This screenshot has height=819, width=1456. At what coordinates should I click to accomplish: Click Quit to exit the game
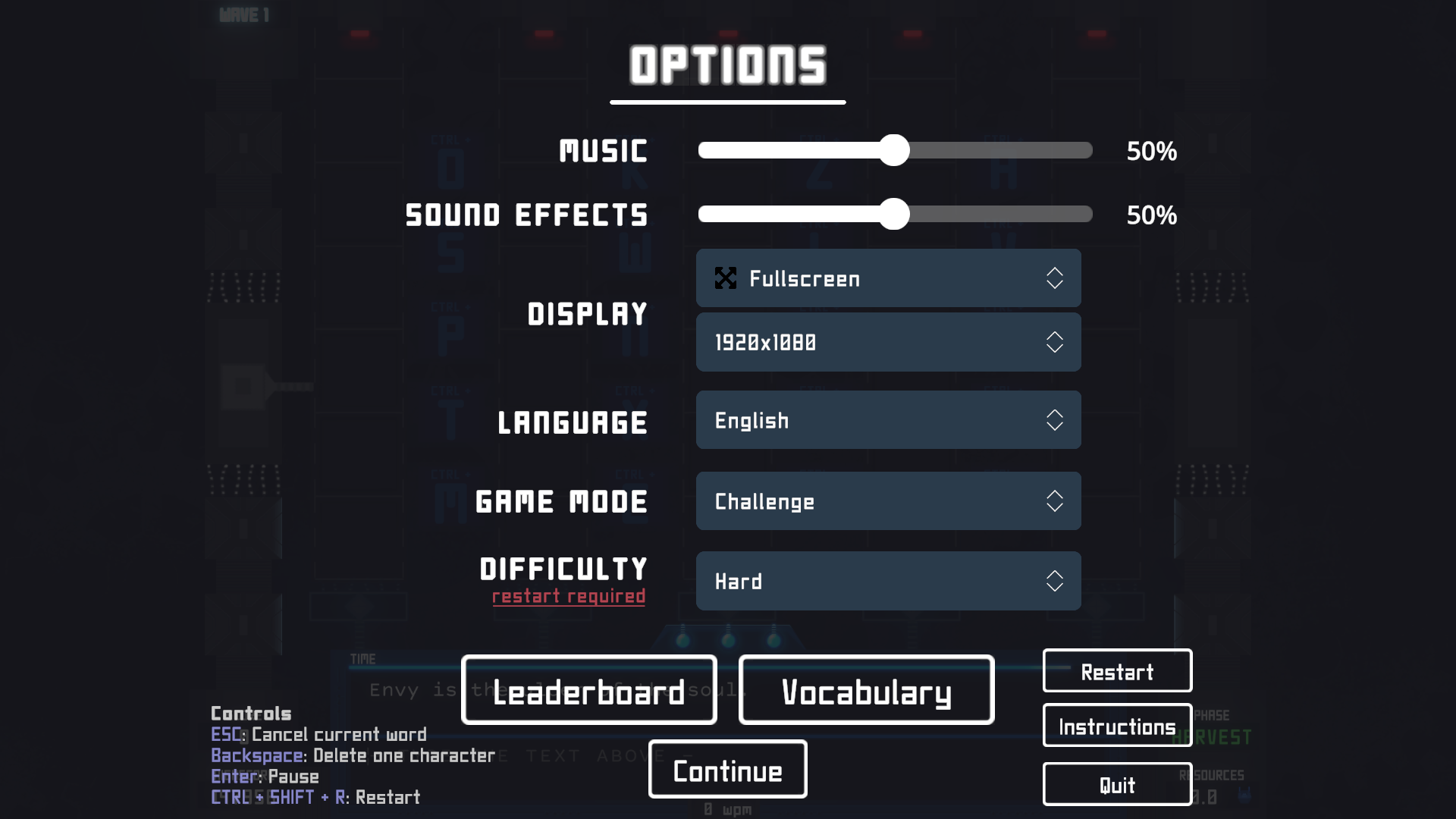(x=1117, y=784)
